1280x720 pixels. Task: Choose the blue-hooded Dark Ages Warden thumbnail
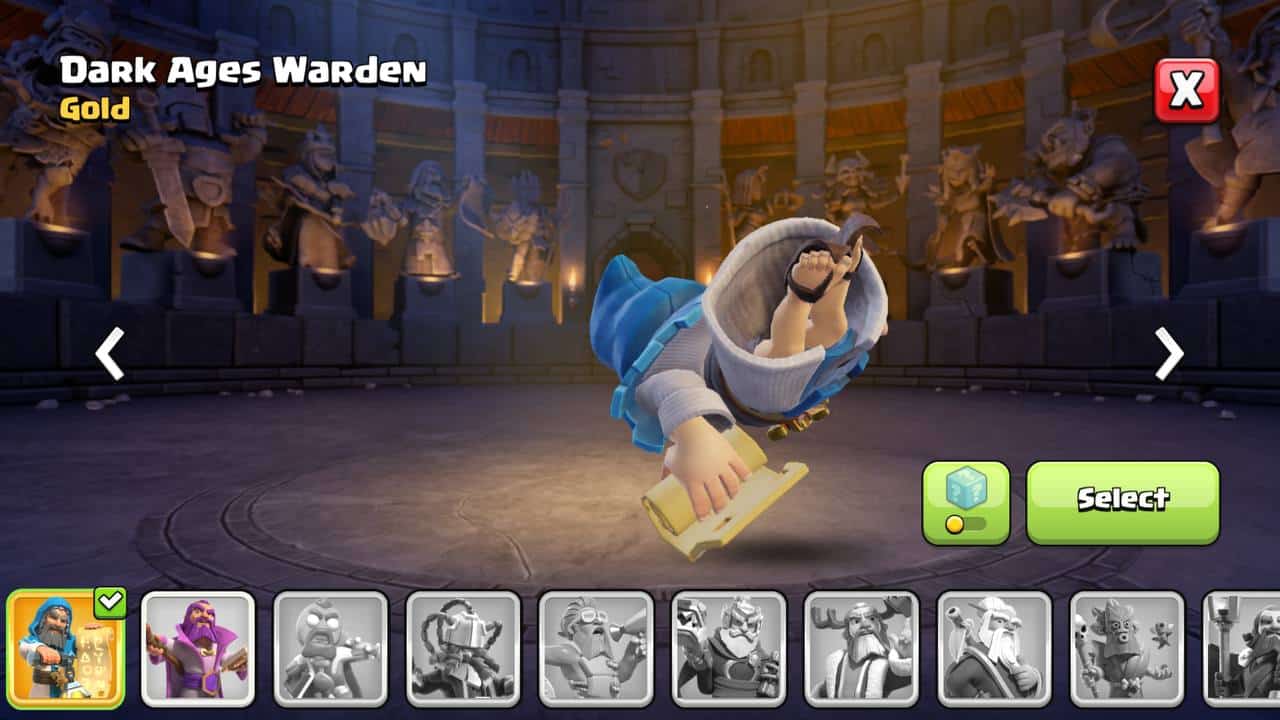click(66, 649)
